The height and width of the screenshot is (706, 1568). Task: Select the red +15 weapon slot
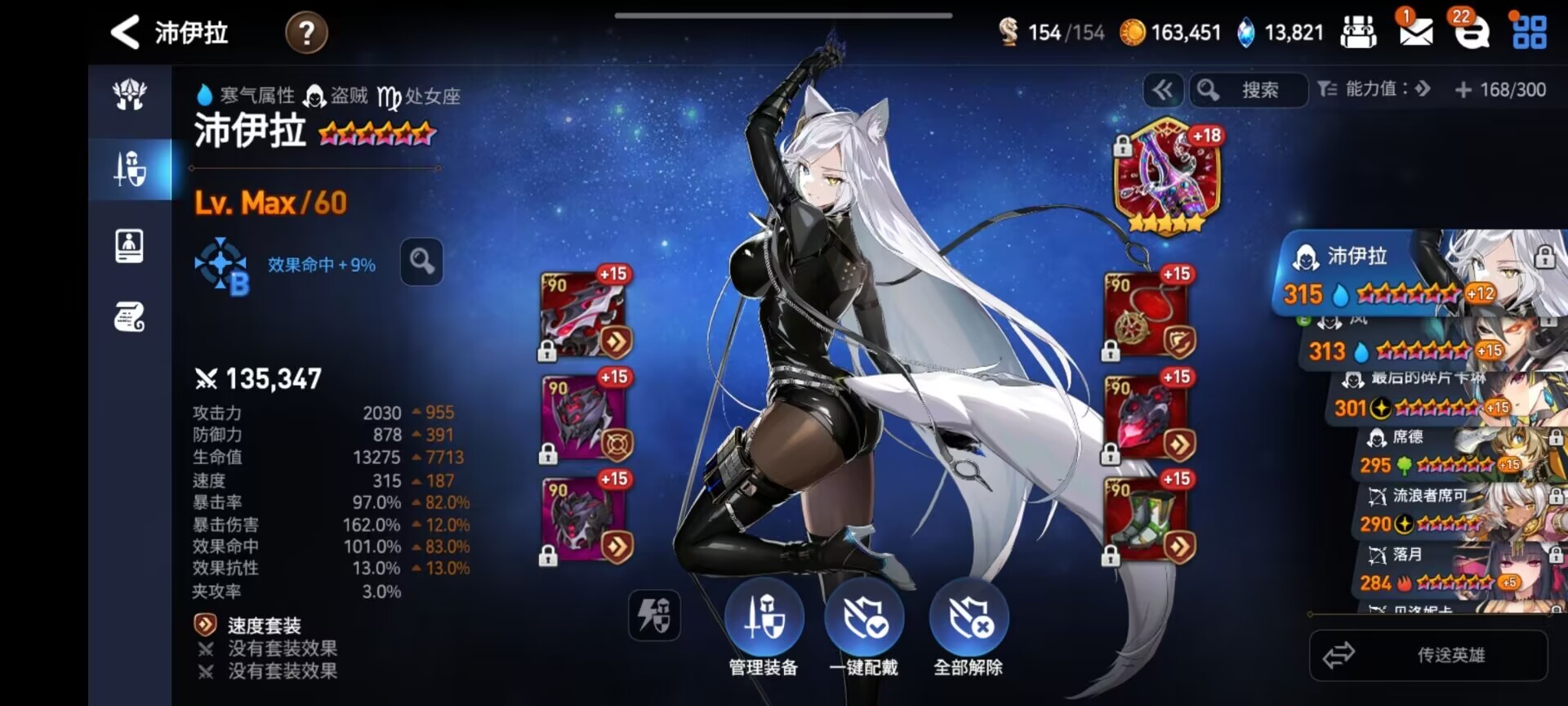pyautogui.click(x=584, y=315)
